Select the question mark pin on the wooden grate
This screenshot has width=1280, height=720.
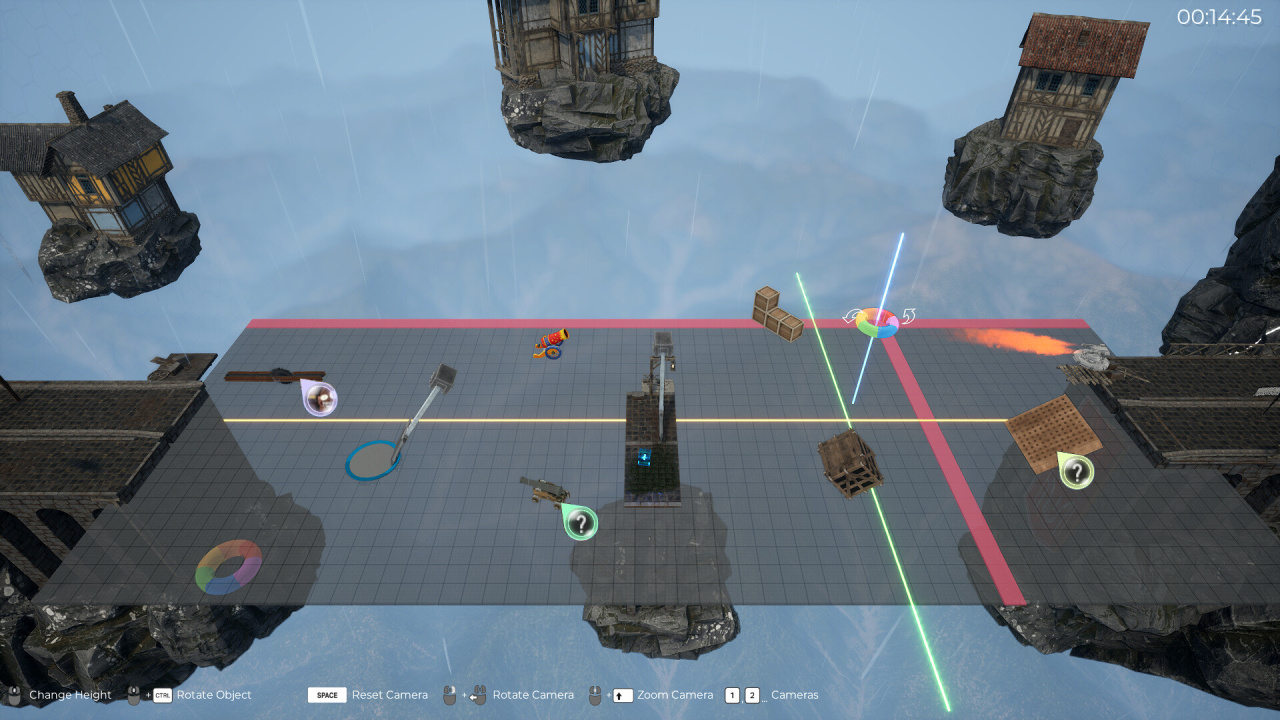point(1077,471)
